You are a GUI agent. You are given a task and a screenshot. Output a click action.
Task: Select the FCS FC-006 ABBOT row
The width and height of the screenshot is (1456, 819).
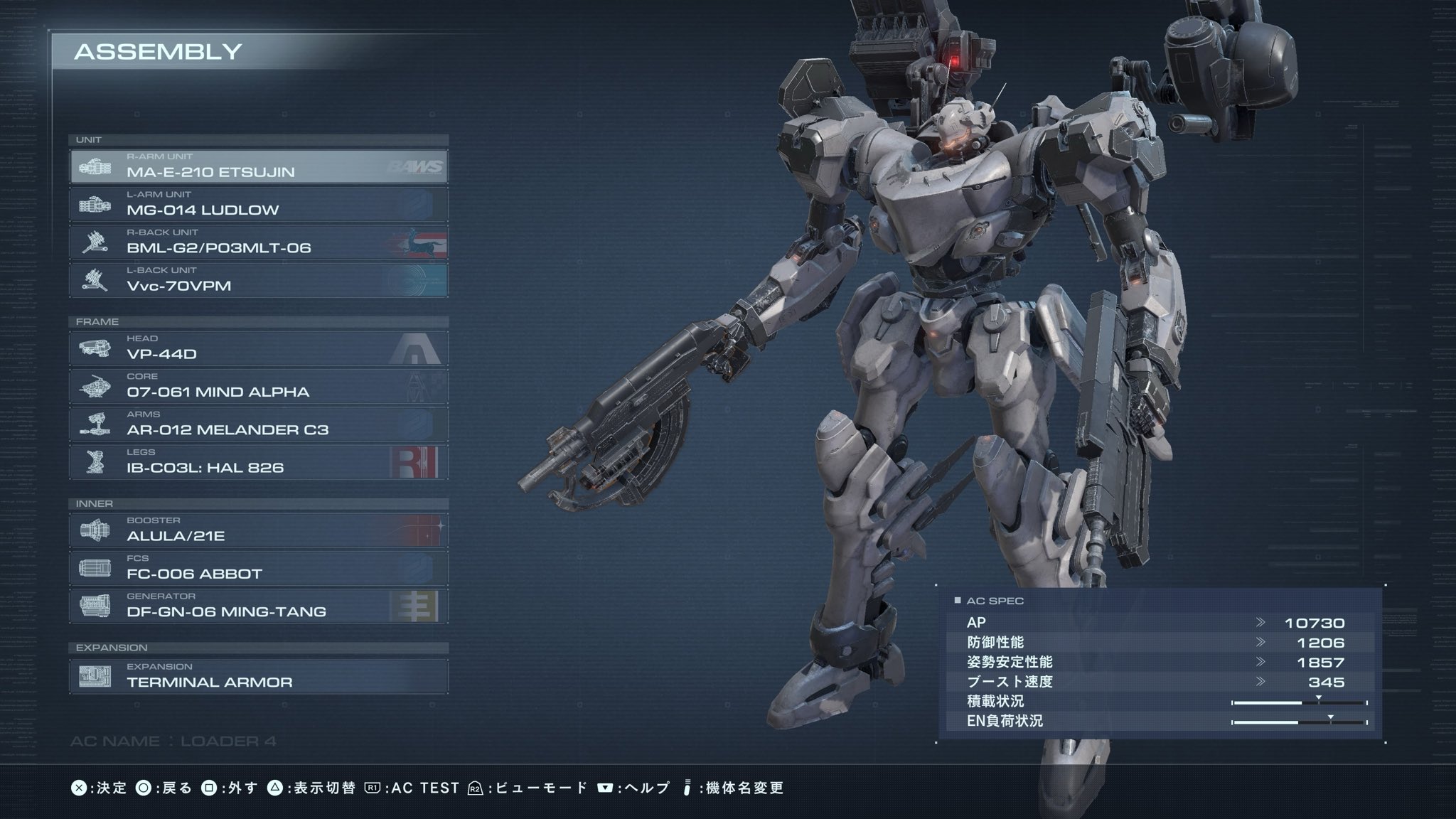tap(259, 568)
